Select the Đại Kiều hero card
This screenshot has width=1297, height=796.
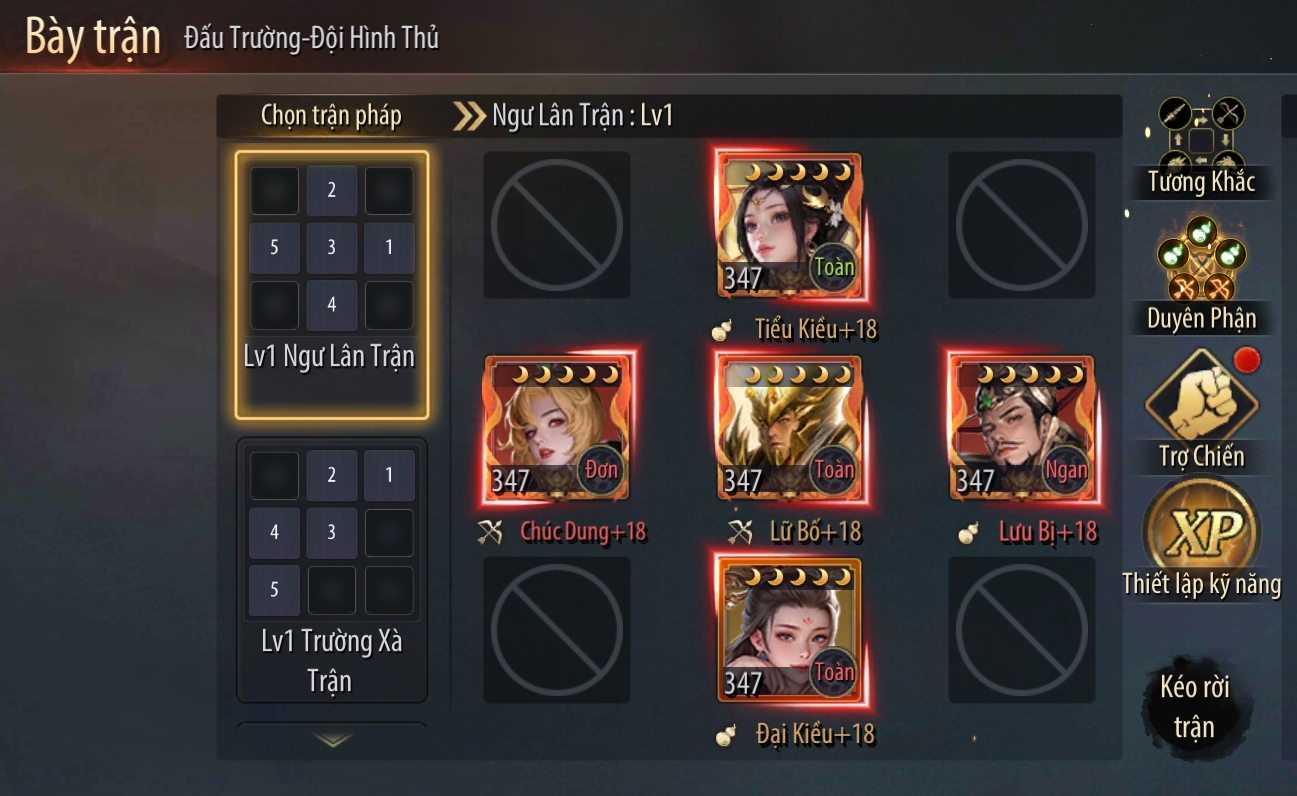point(788,630)
